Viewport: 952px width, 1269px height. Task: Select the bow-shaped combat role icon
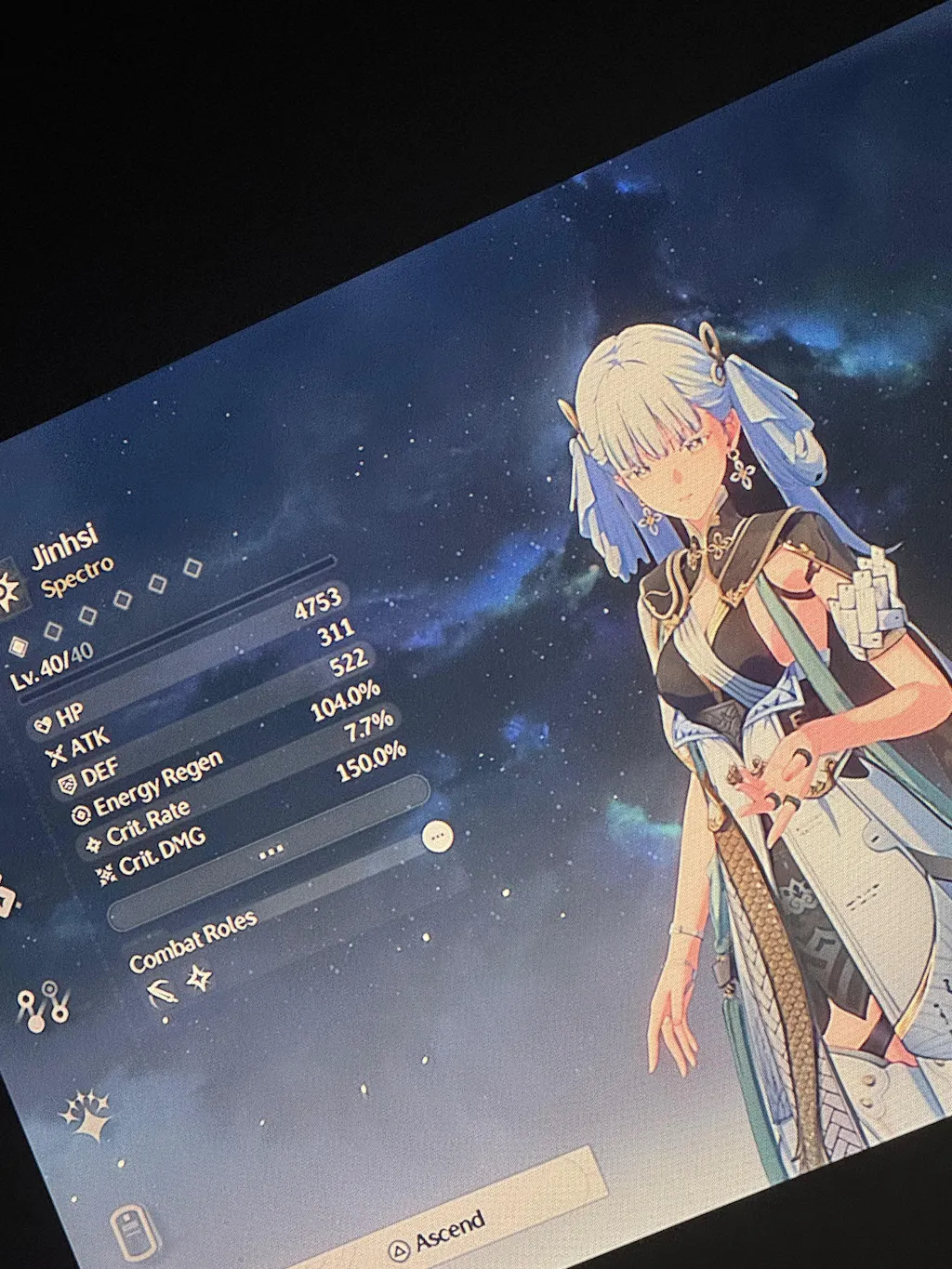(163, 994)
